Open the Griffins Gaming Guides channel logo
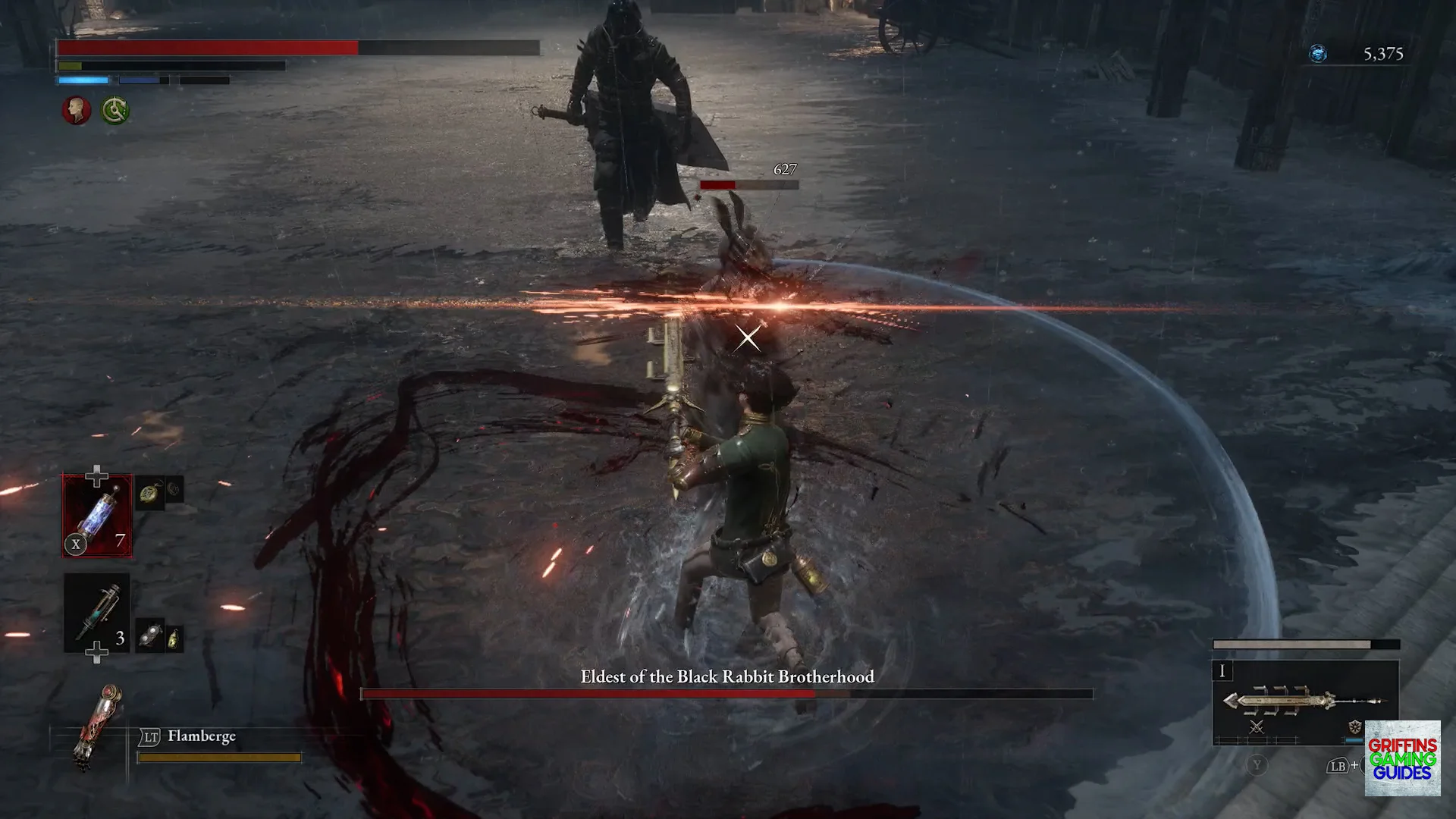 pyautogui.click(x=1402, y=758)
